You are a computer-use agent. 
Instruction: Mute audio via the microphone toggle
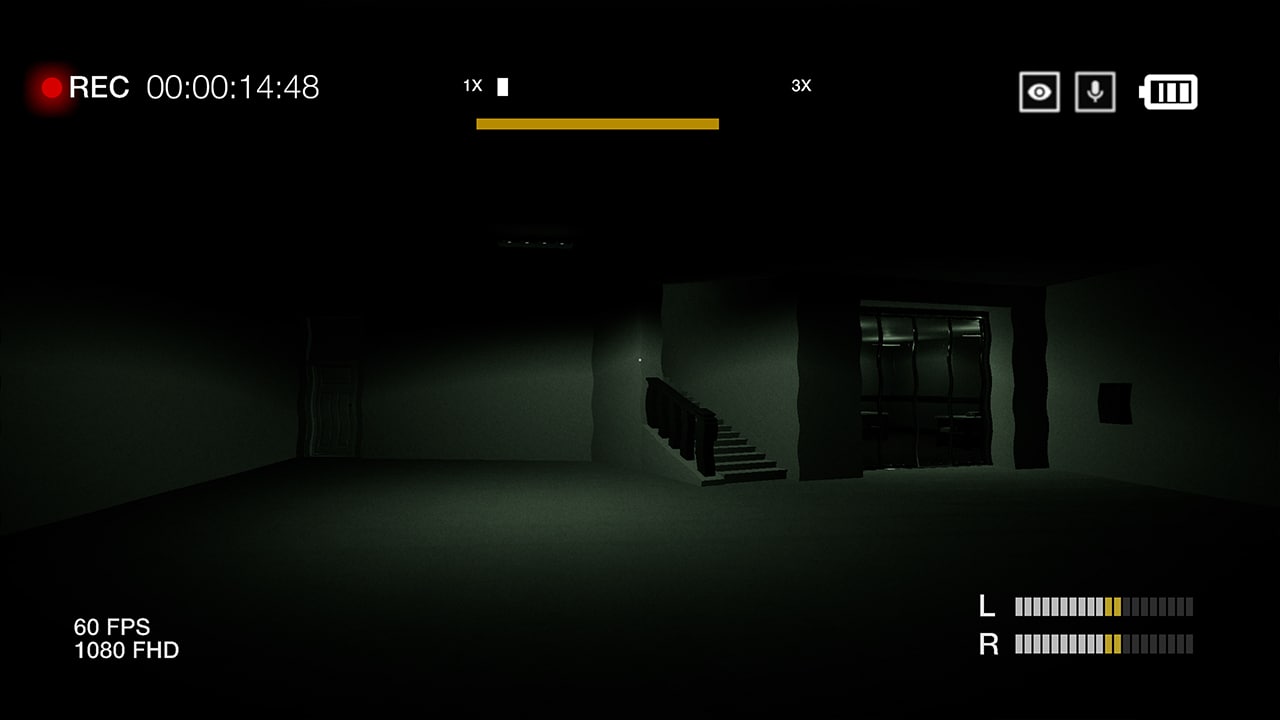point(1096,91)
